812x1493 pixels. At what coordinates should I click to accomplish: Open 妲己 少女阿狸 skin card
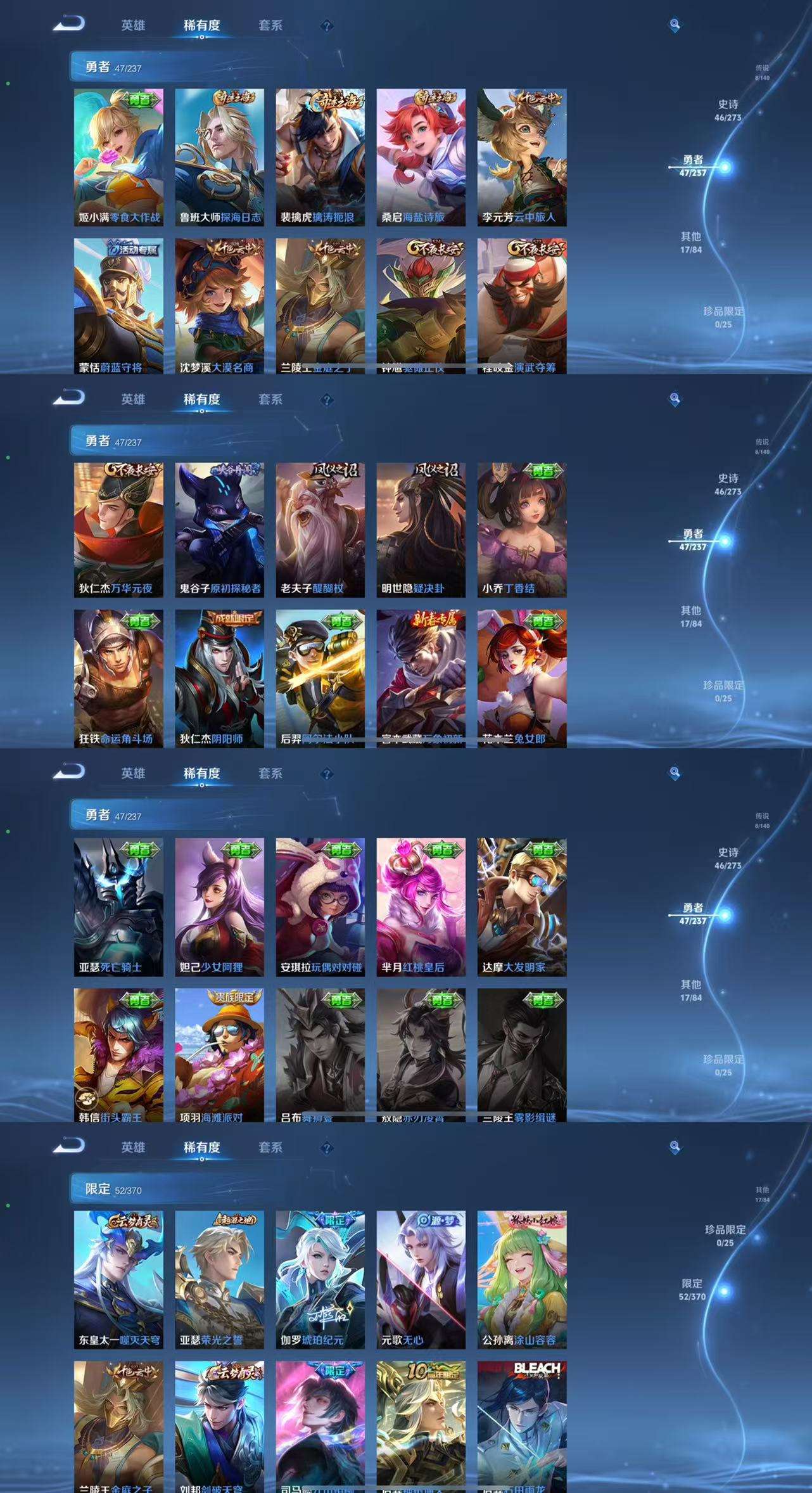click(x=219, y=906)
